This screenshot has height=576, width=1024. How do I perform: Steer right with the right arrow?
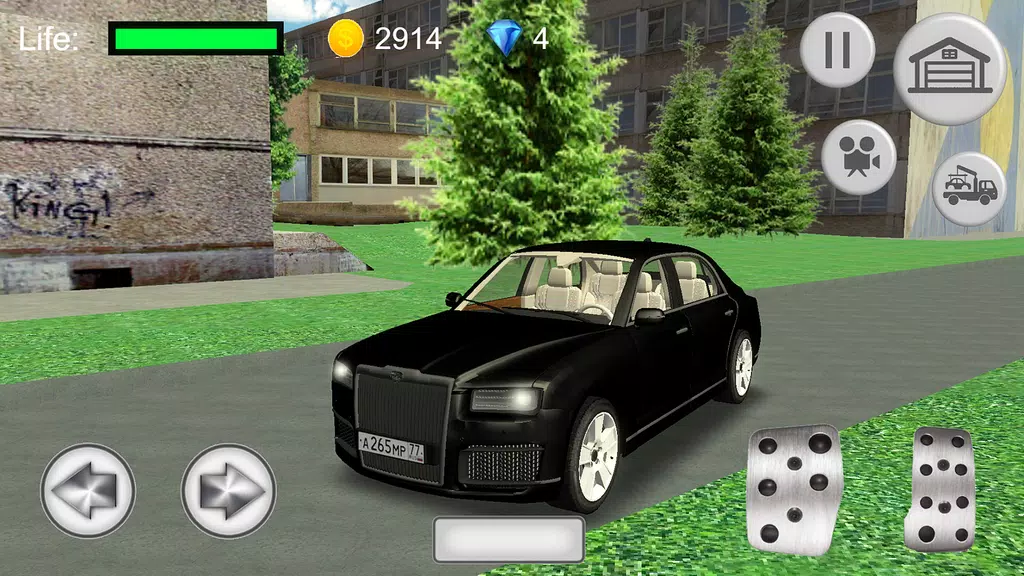tap(228, 491)
